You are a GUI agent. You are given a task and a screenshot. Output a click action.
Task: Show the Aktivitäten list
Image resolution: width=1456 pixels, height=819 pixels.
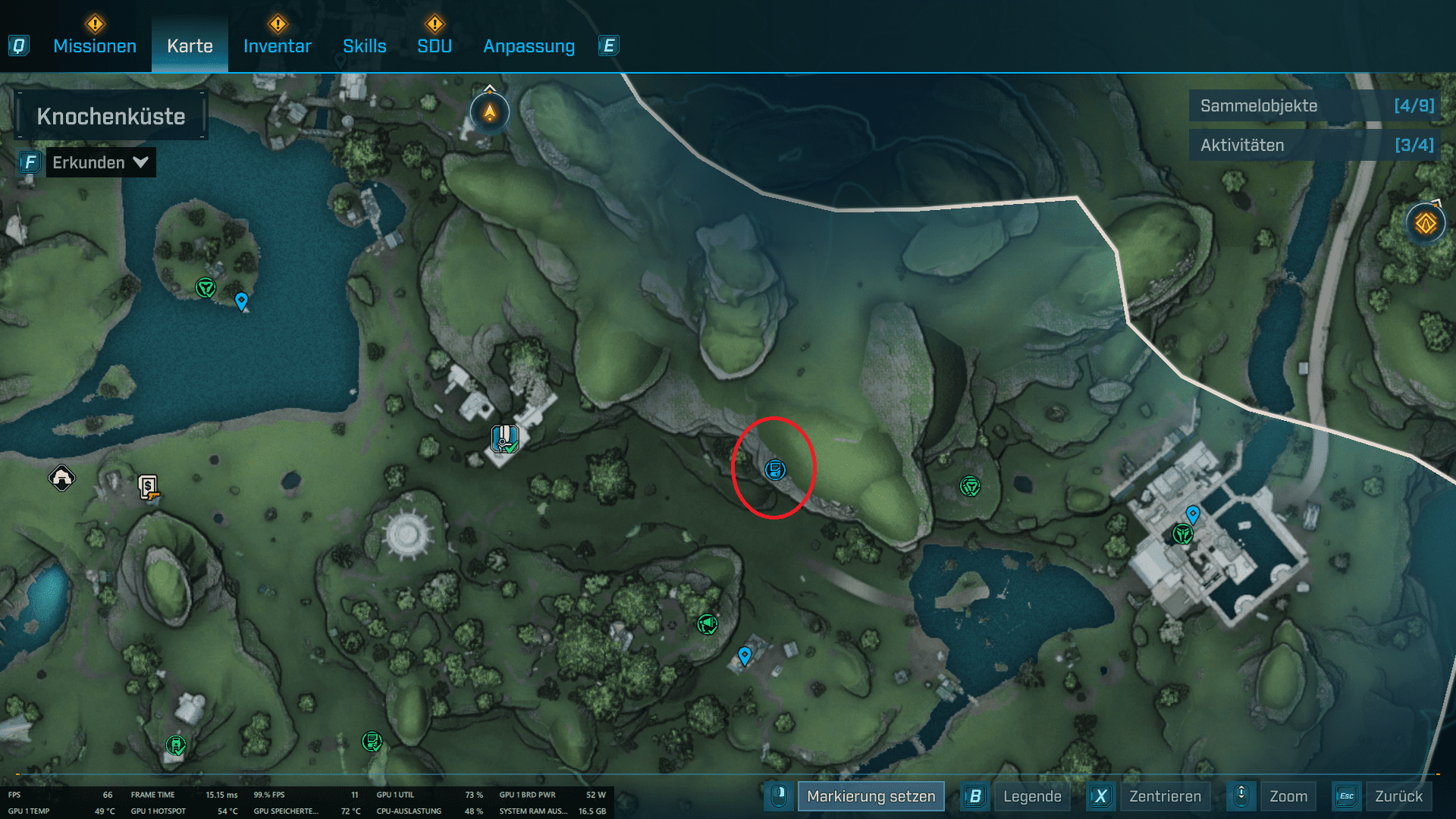1316,146
